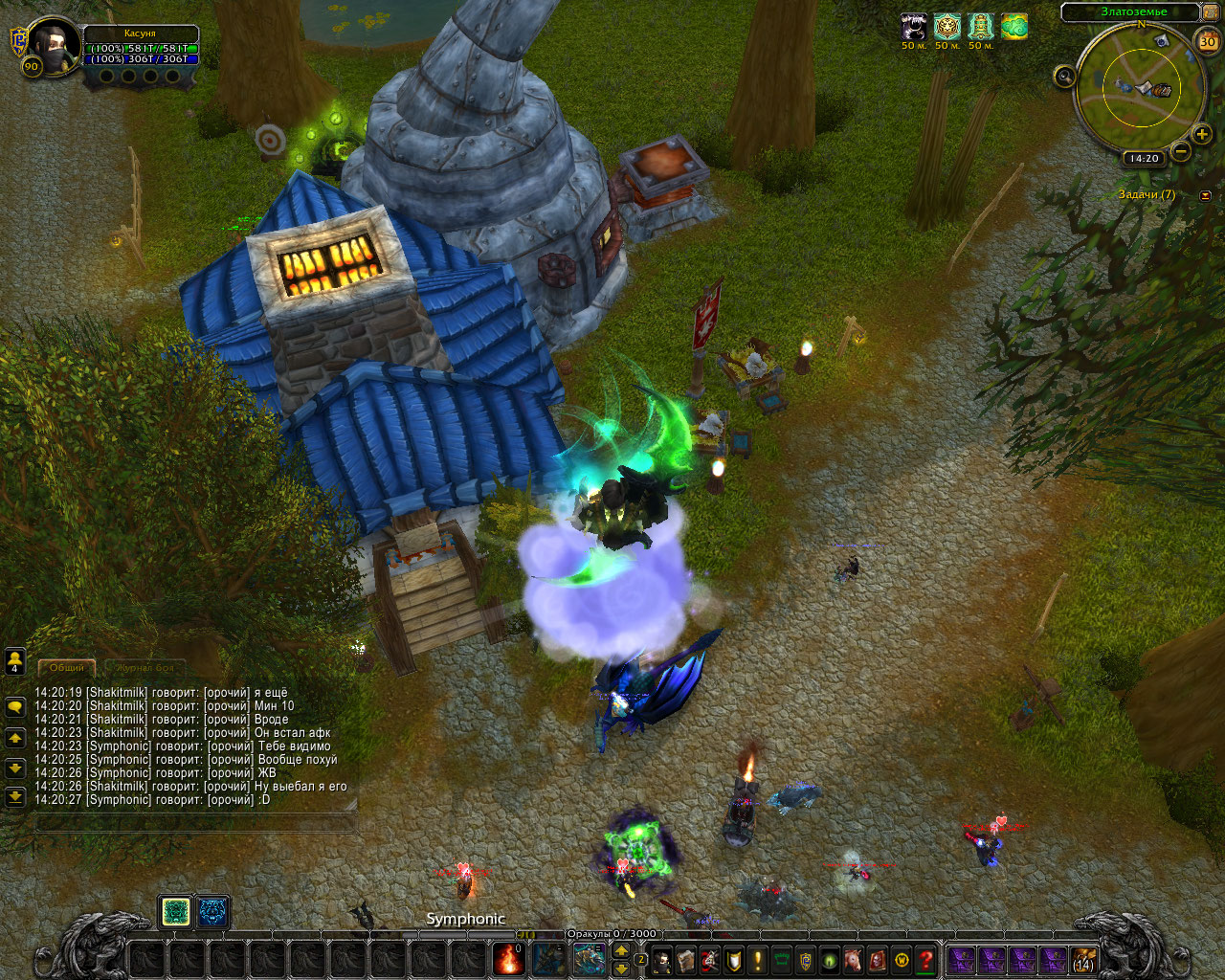This screenshot has height=980, width=1225.
Task: Switch to the Журнал боя chat tab
Action: pos(146,668)
